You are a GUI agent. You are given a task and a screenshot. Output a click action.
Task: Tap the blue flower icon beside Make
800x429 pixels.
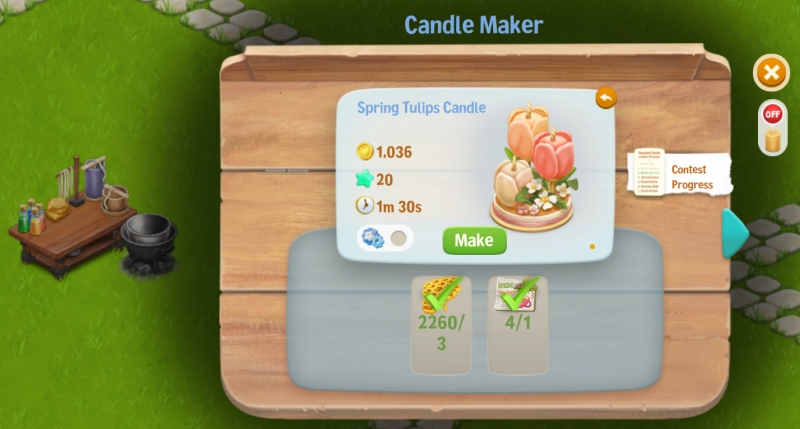(372, 239)
